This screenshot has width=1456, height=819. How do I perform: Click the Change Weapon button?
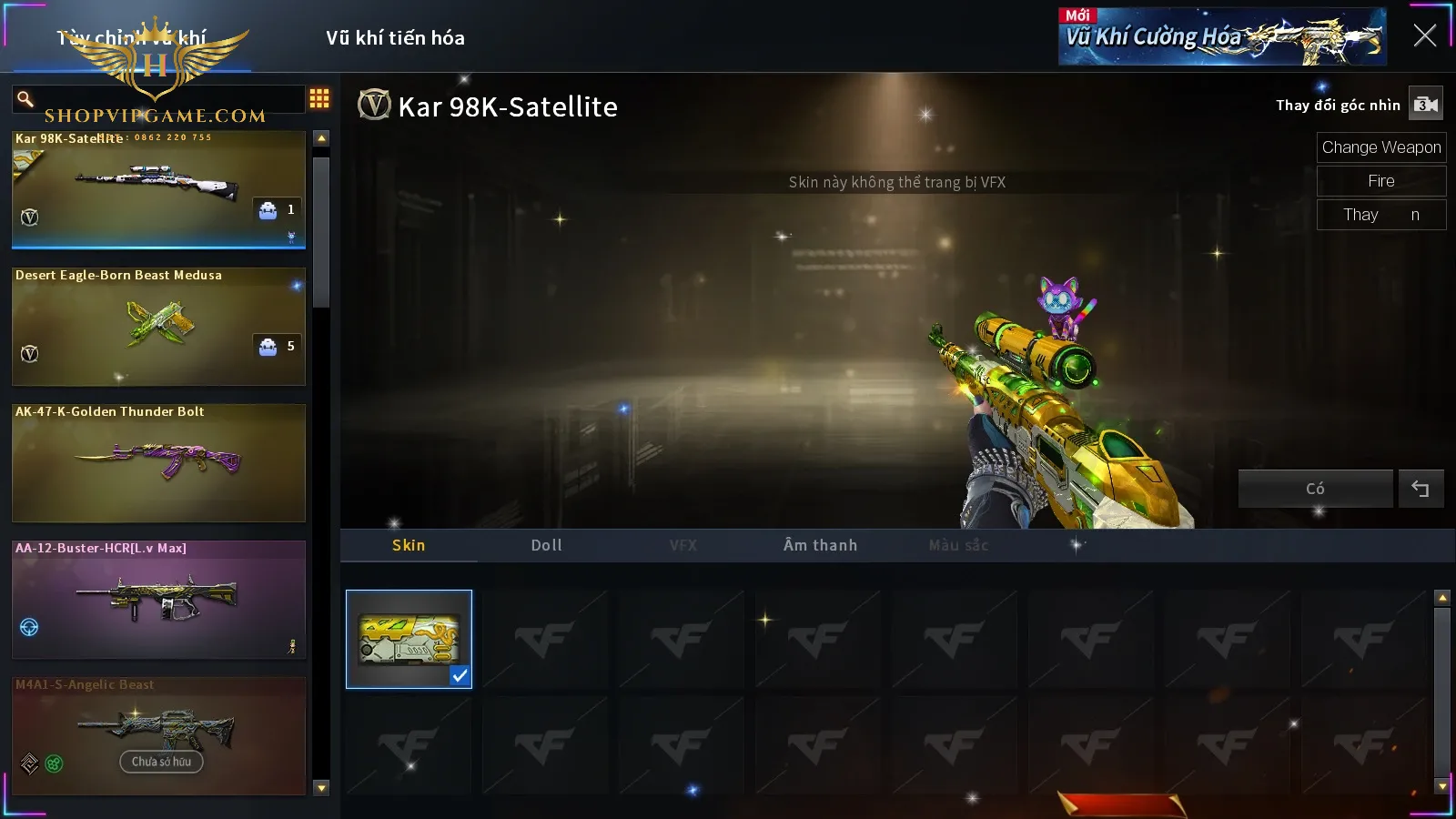(x=1380, y=147)
